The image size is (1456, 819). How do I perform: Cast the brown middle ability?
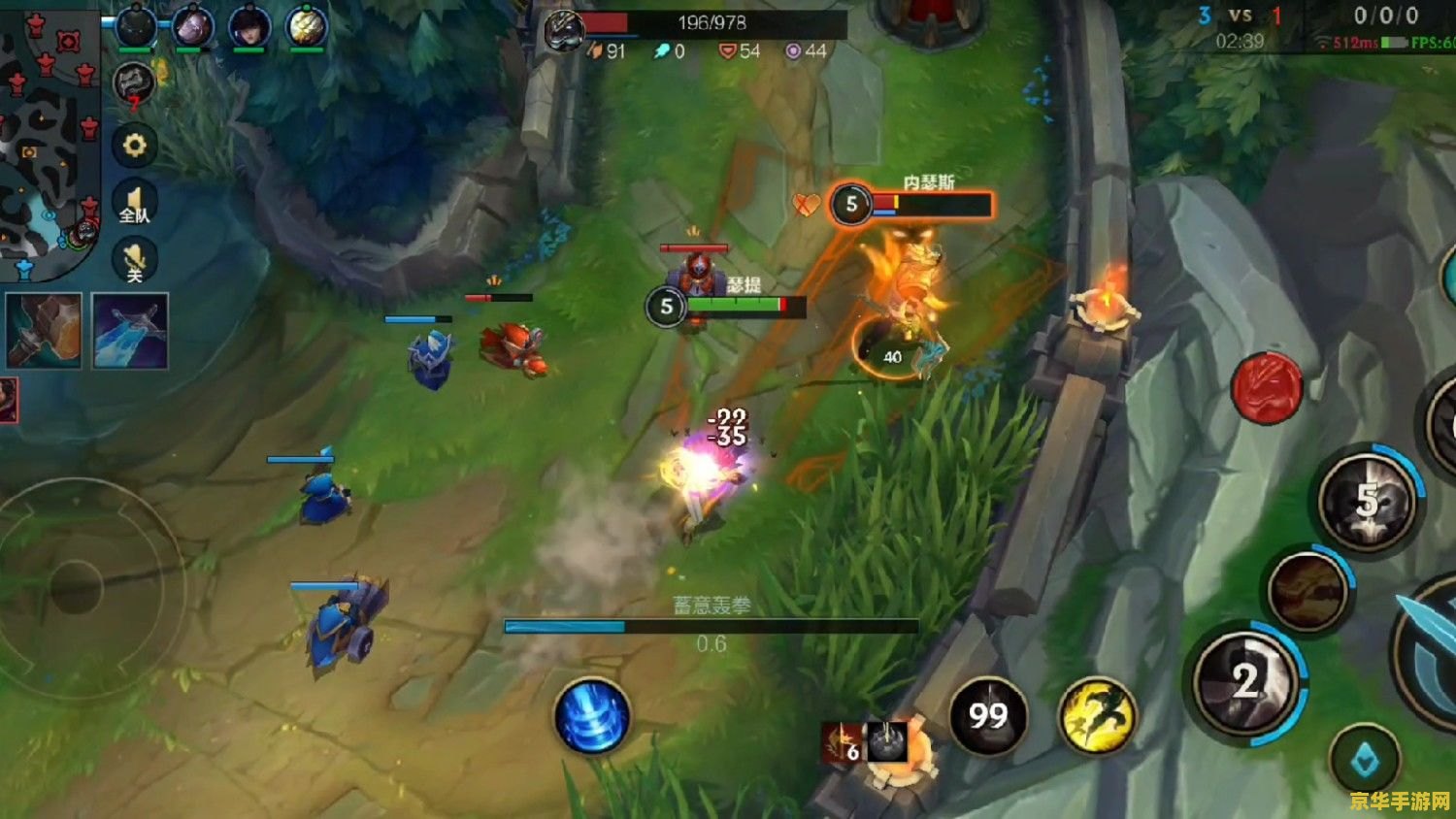(1308, 590)
